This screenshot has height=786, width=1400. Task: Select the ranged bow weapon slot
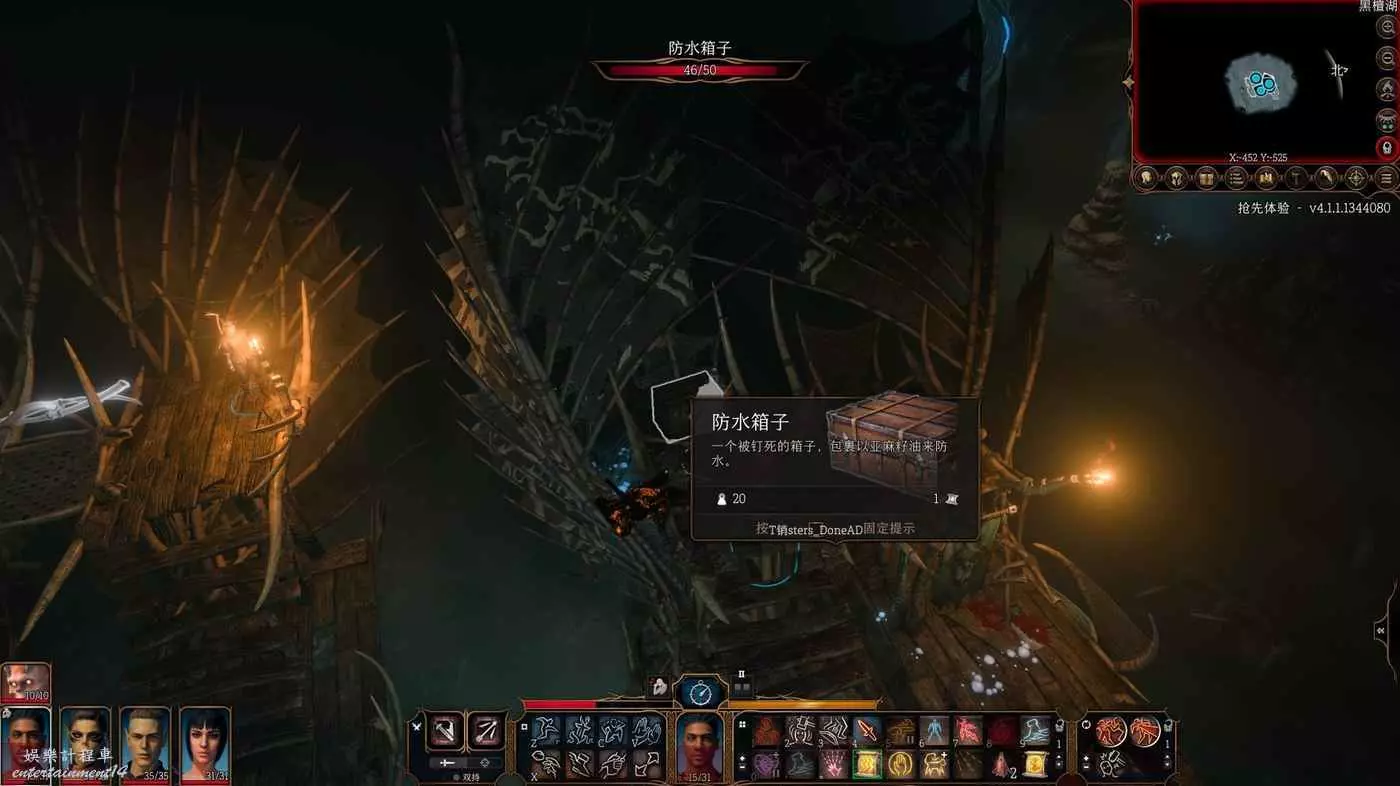coord(487,731)
